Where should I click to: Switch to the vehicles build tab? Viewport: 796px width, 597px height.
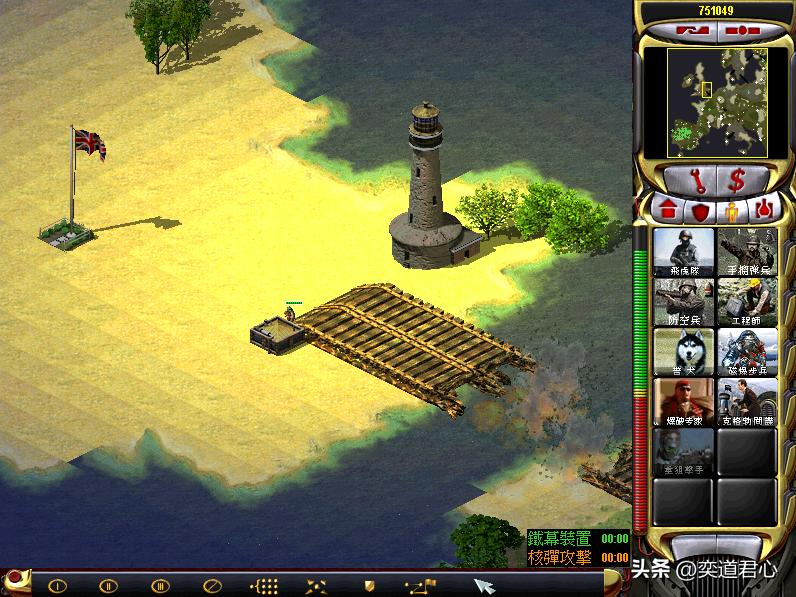click(763, 211)
